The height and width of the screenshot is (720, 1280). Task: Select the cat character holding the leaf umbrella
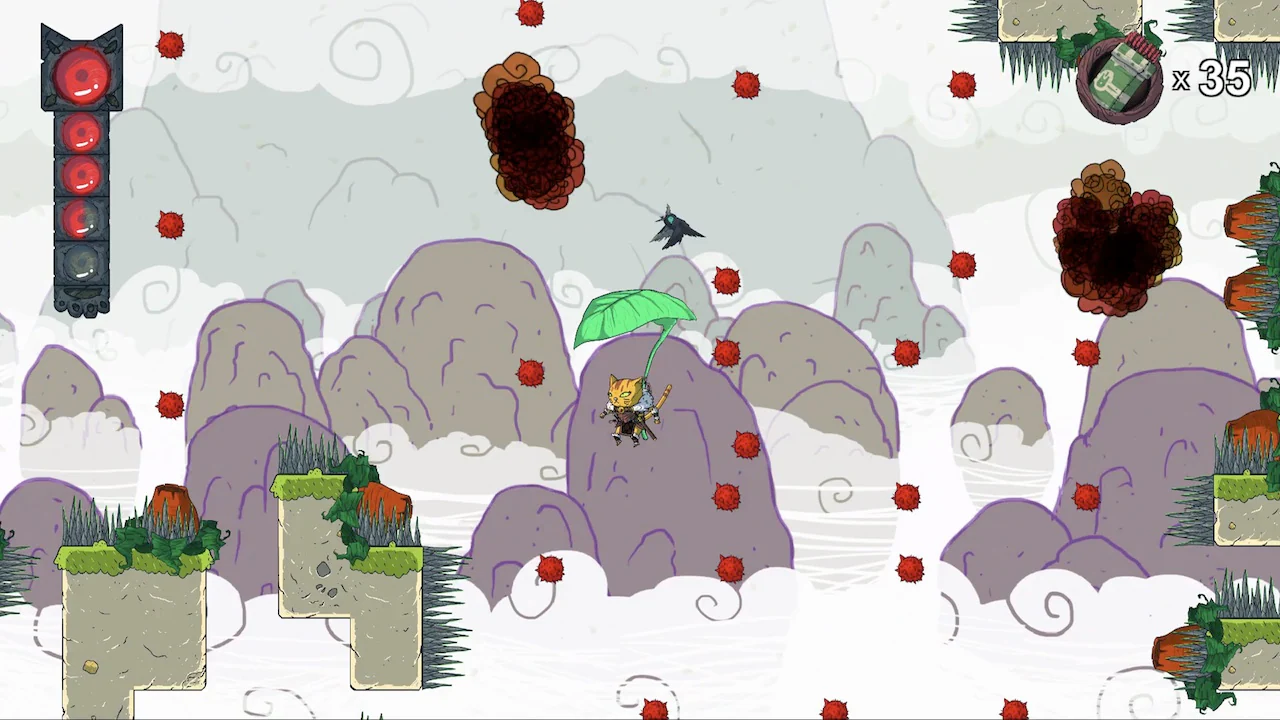[x=630, y=410]
